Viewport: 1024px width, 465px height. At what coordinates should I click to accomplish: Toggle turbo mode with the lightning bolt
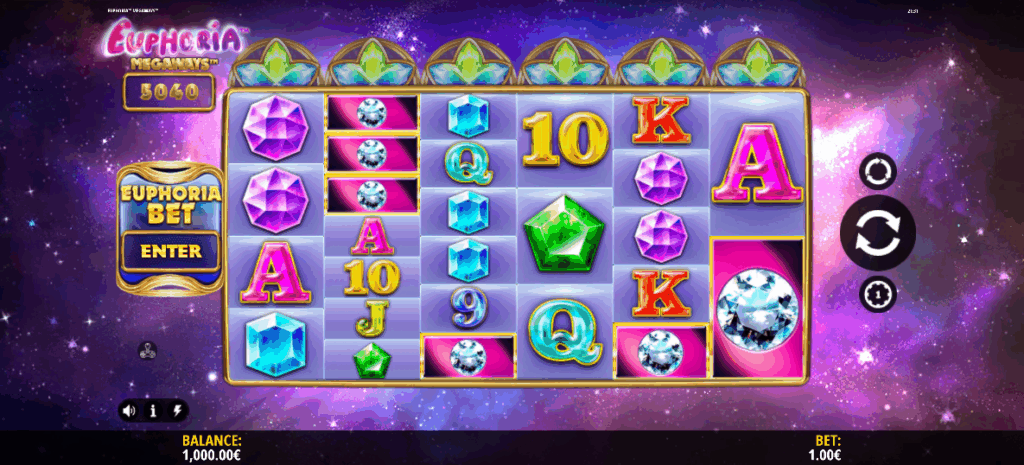click(x=178, y=410)
